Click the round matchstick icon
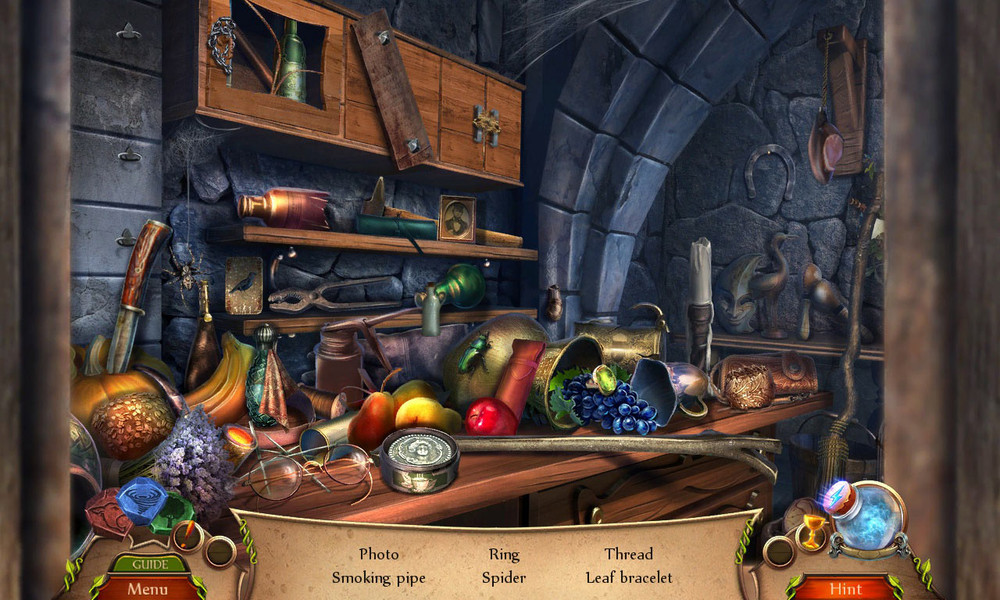The width and height of the screenshot is (1000, 600). (x=187, y=537)
